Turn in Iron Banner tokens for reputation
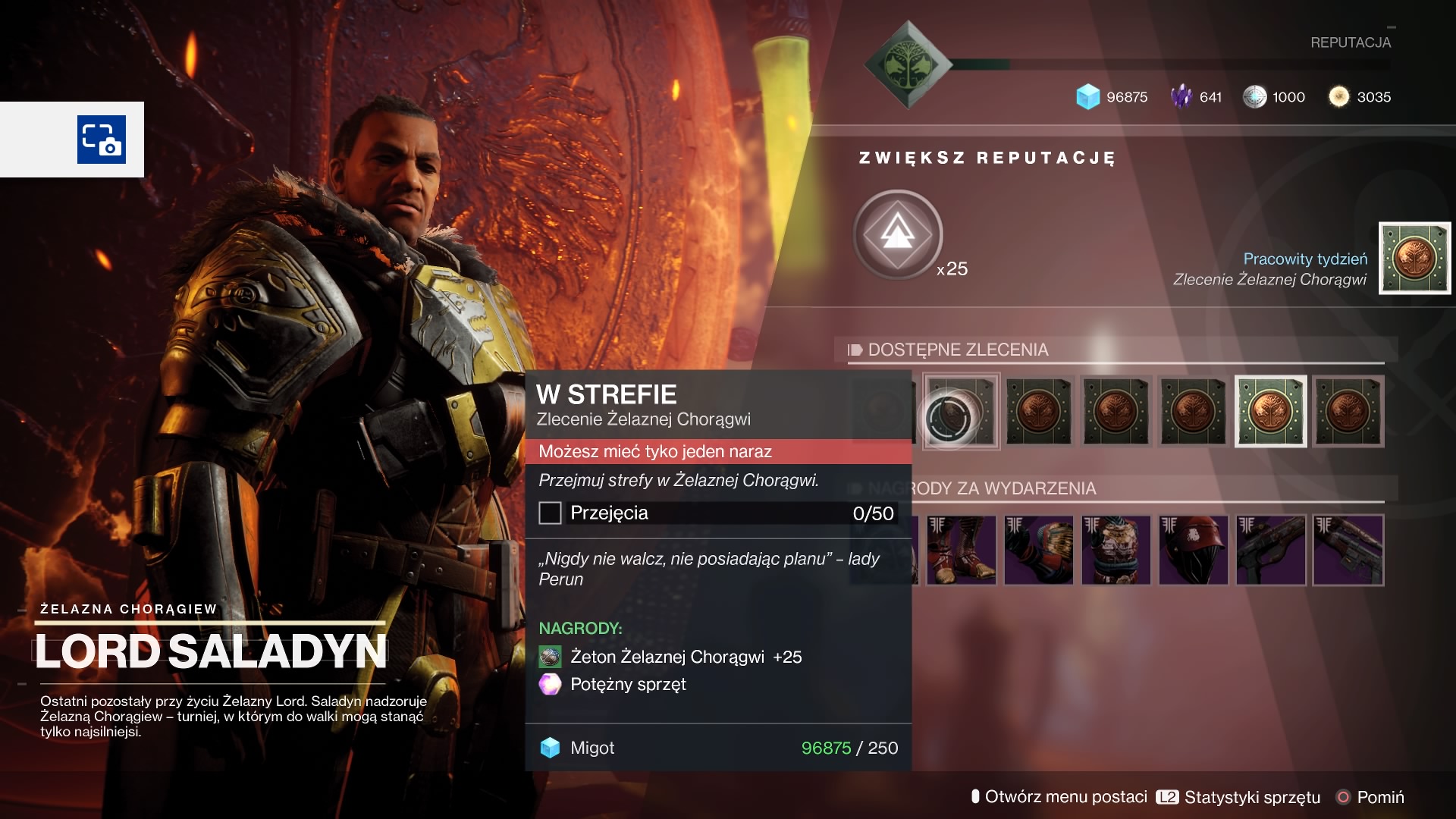 pos(898,234)
